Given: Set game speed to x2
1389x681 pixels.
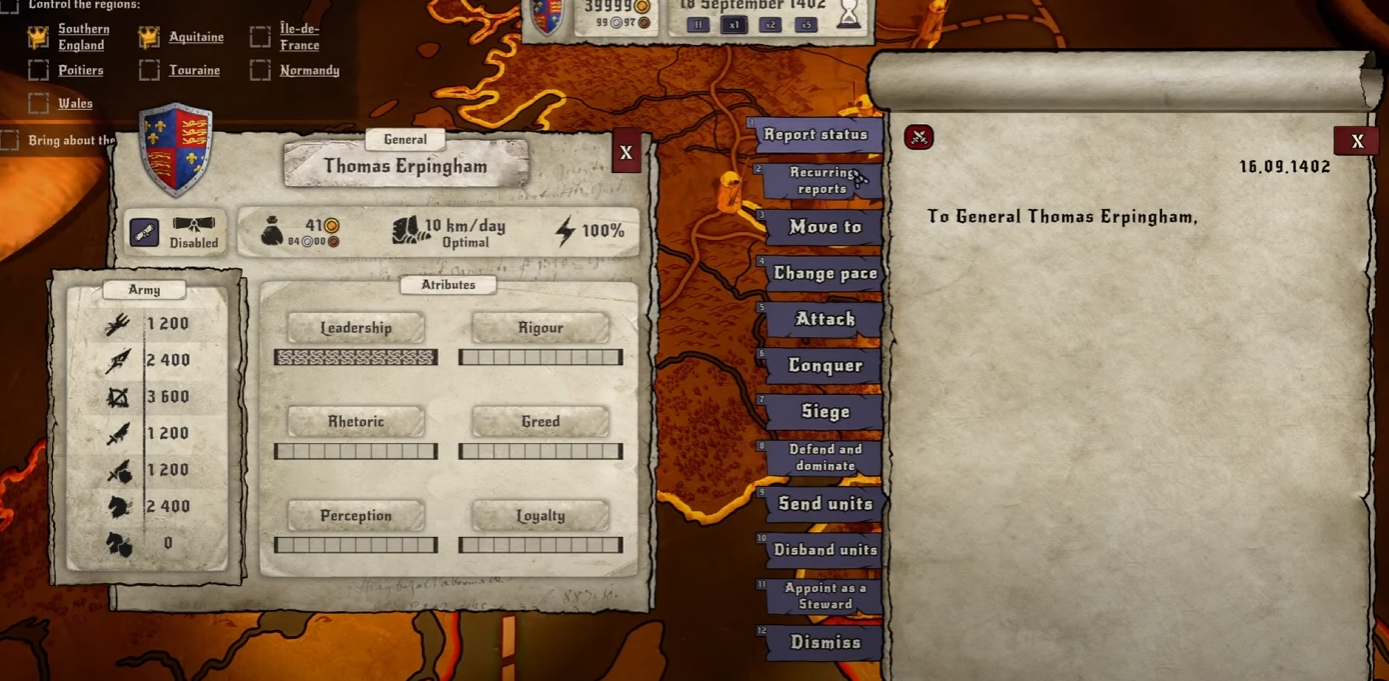Looking at the screenshot, I should click(x=769, y=25).
